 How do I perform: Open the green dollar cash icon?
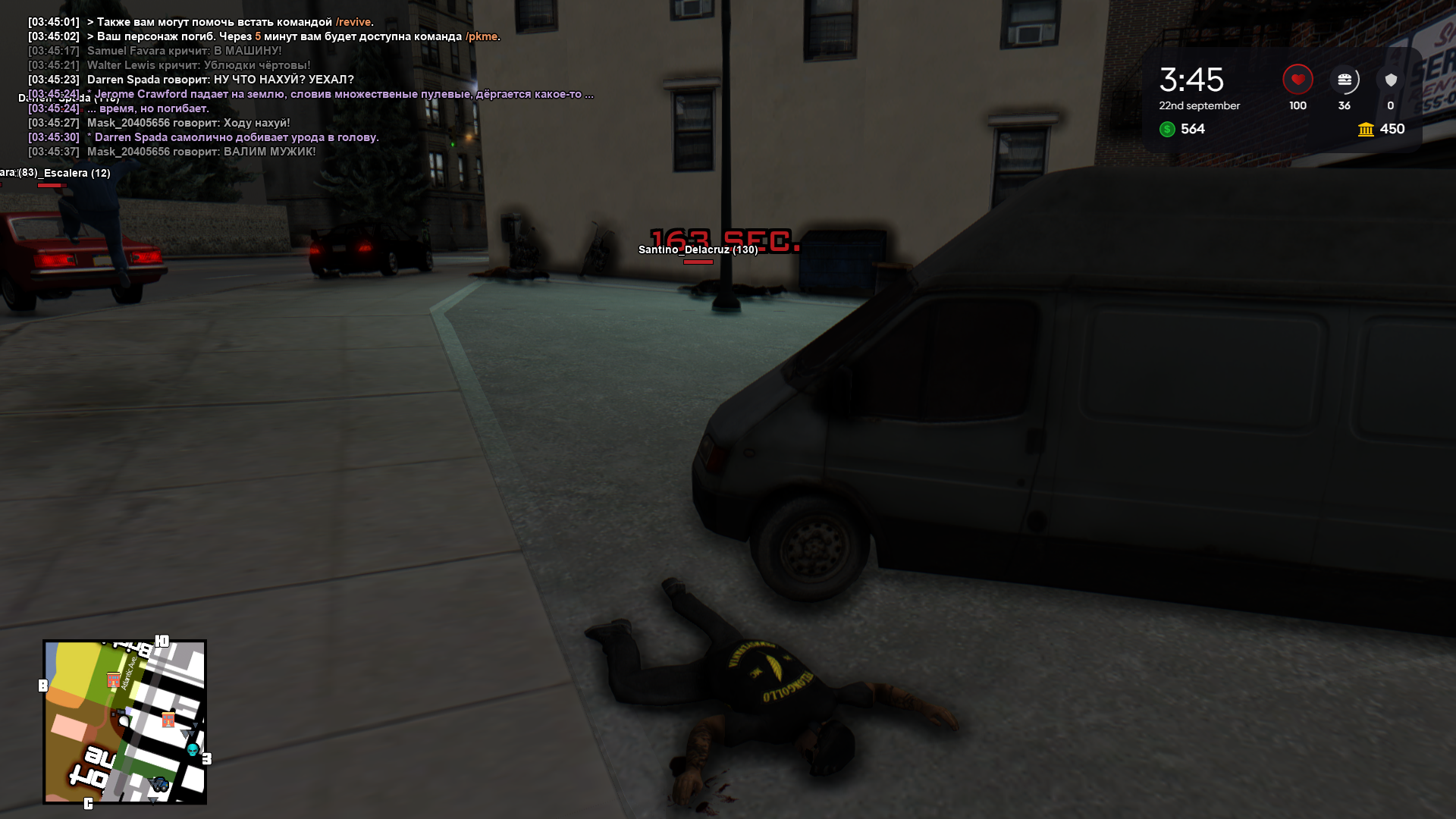pyautogui.click(x=1167, y=130)
